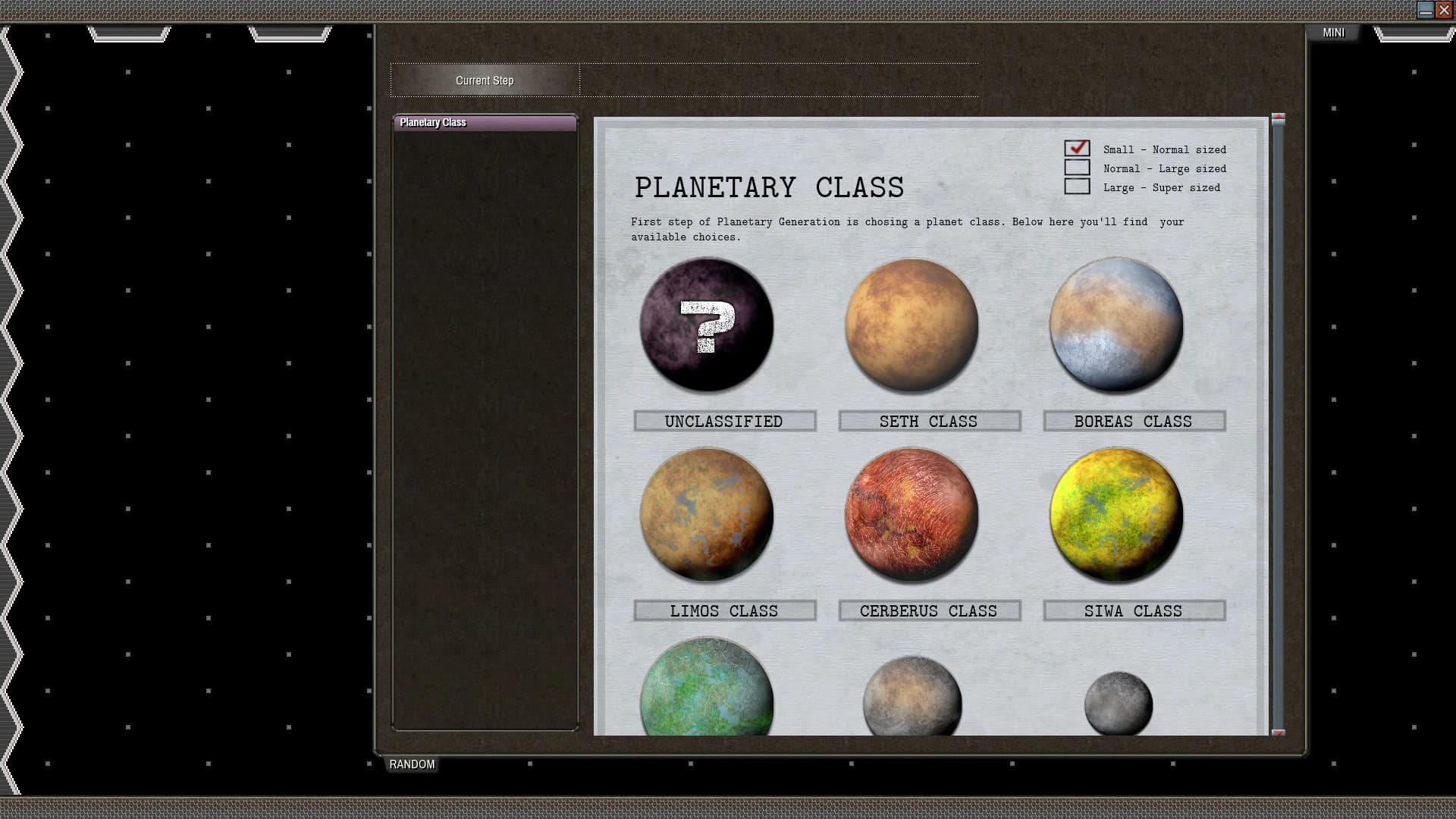Image resolution: width=1456 pixels, height=819 pixels.
Task: Click the MINI button
Action: [1333, 33]
